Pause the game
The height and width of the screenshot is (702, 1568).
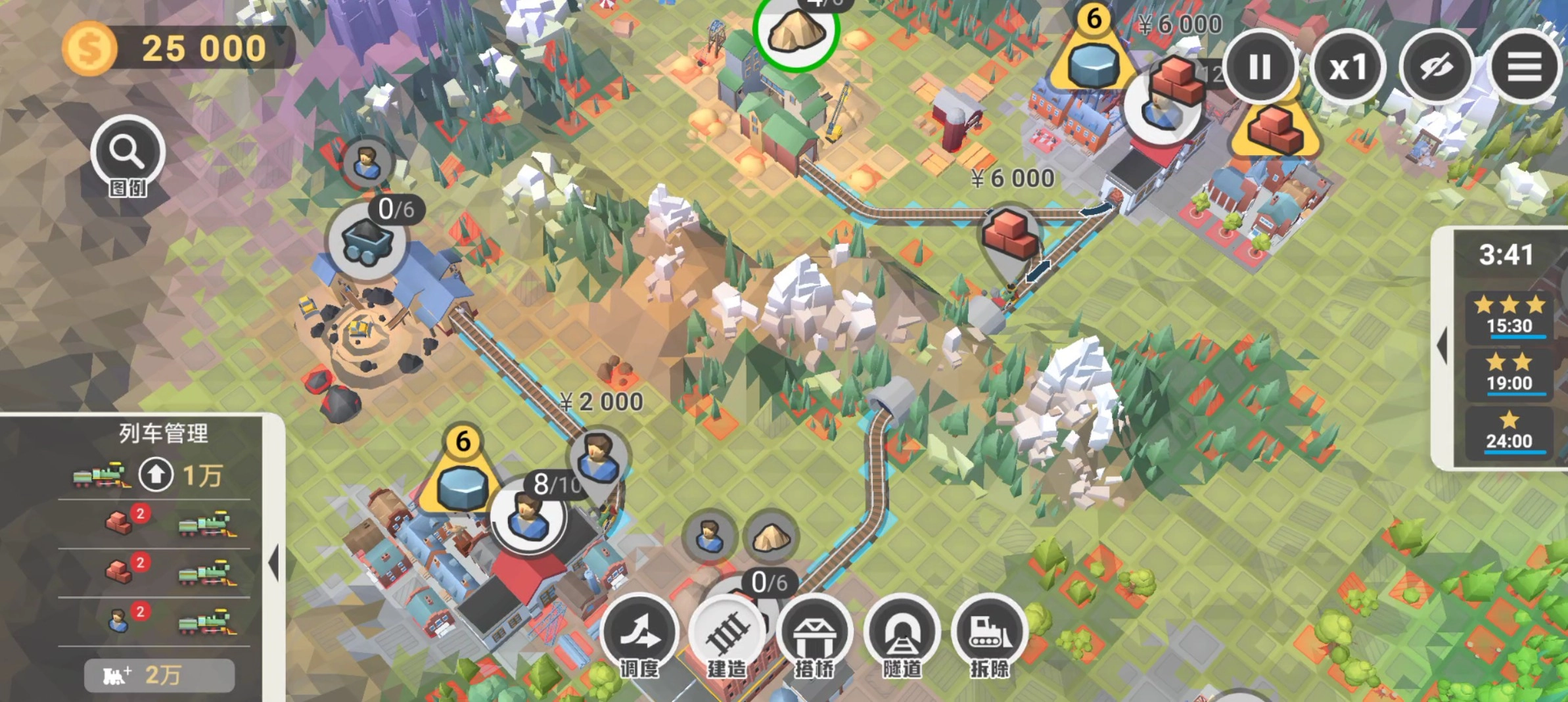[1259, 67]
